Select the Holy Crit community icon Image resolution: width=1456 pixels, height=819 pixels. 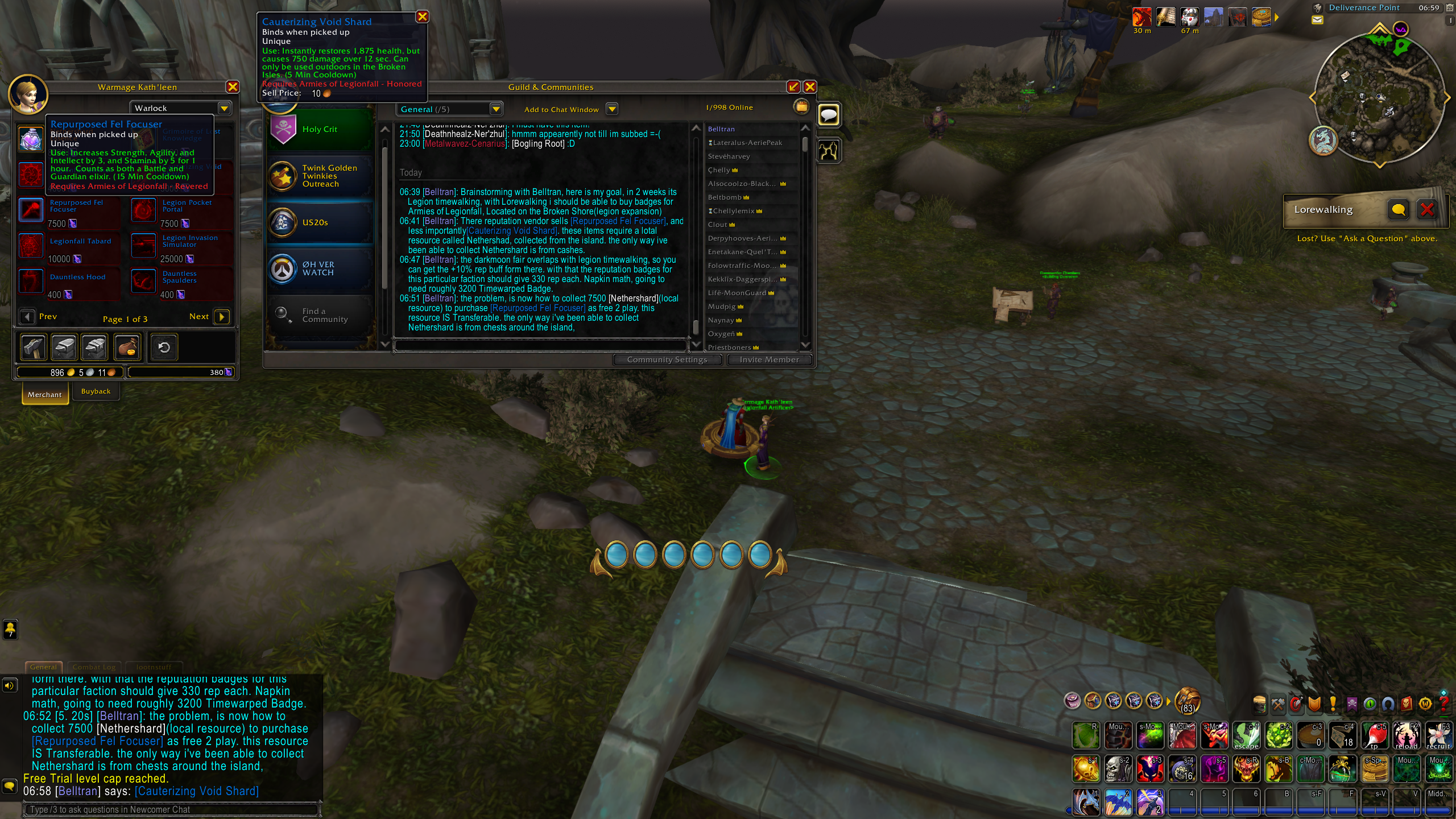coord(283,129)
